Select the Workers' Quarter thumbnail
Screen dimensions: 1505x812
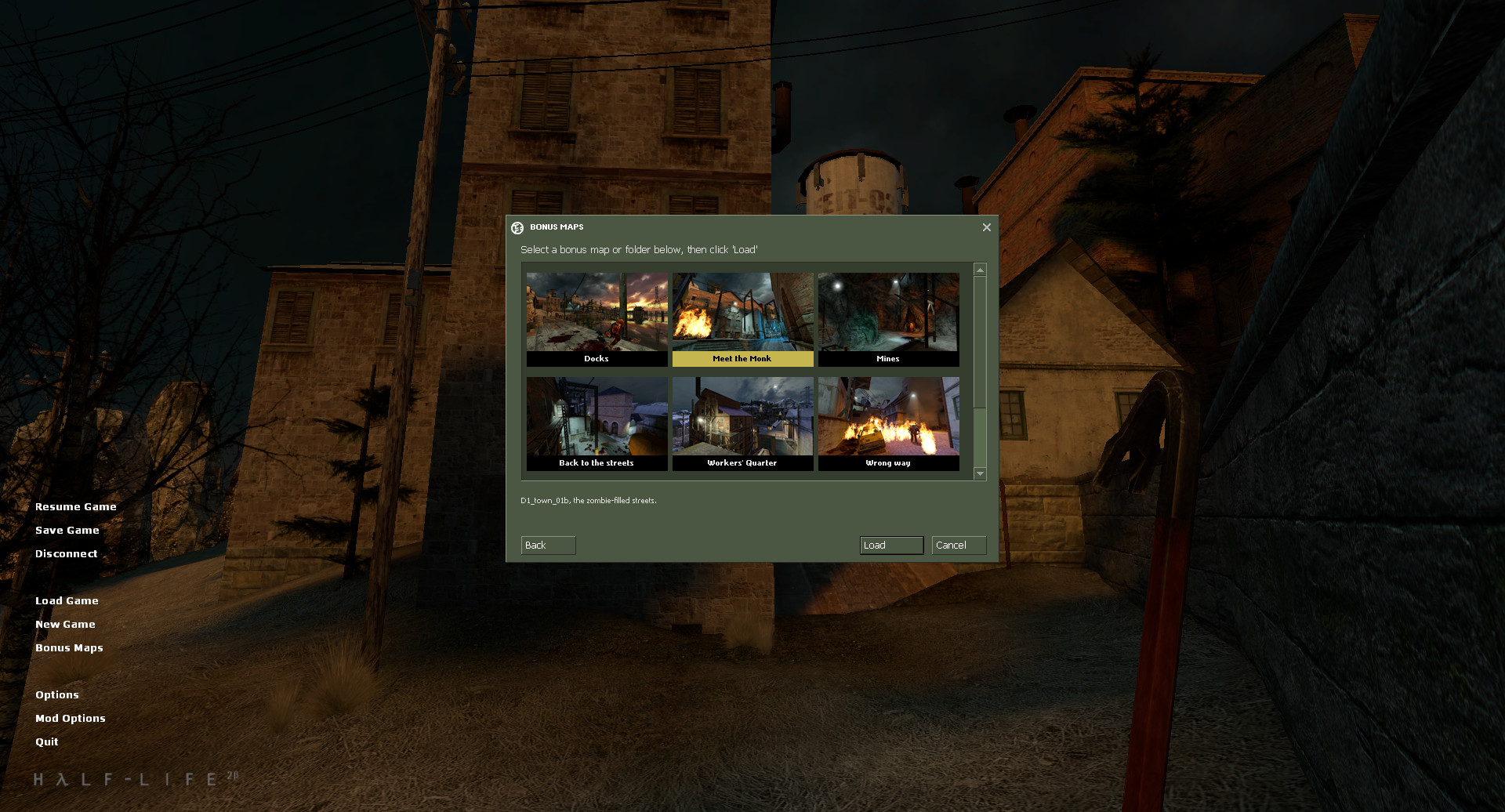click(742, 422)
